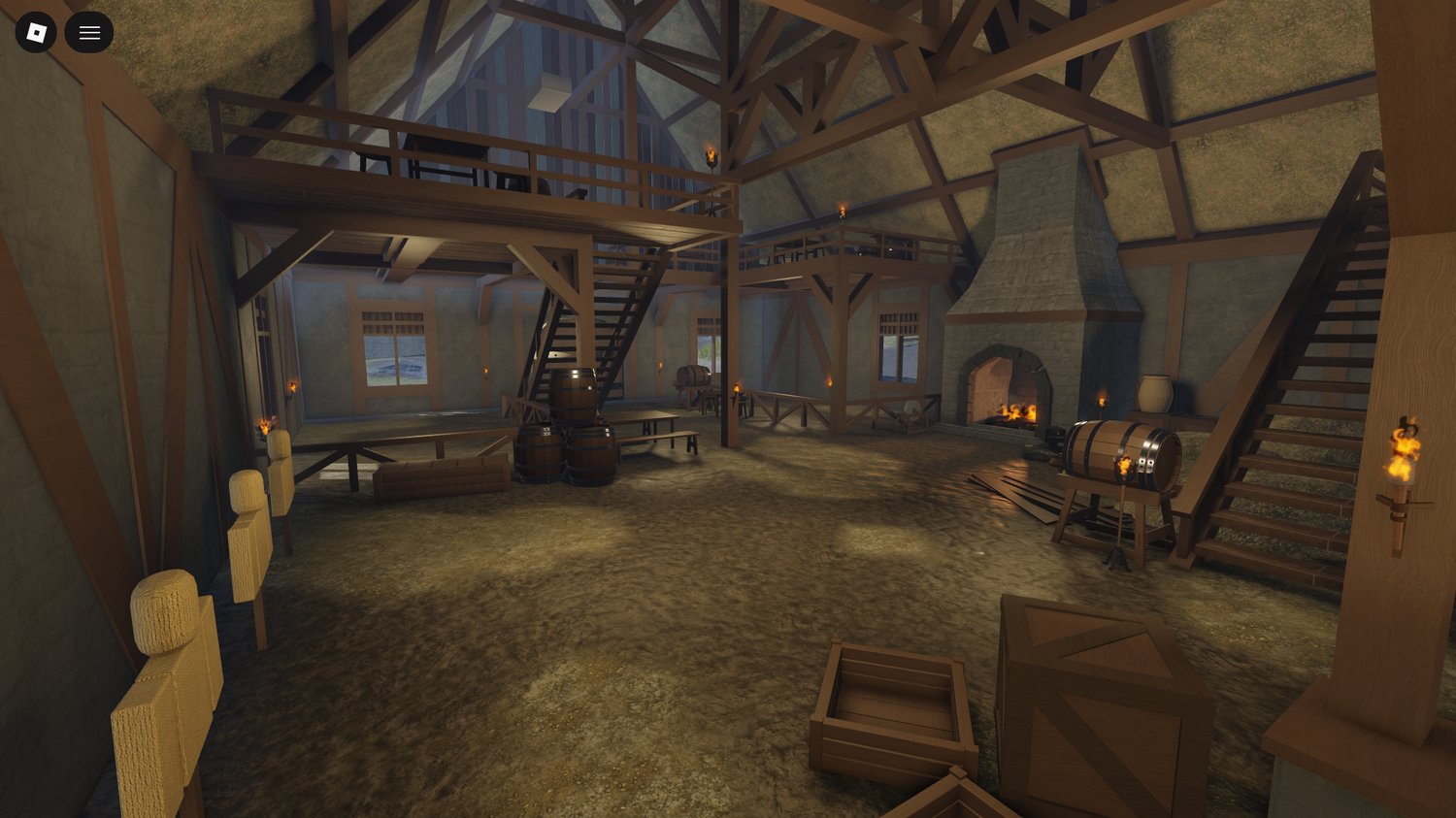Open the hamburger lines menu button
Viewport: 1456px width, 818px height.
coord(89,33)
